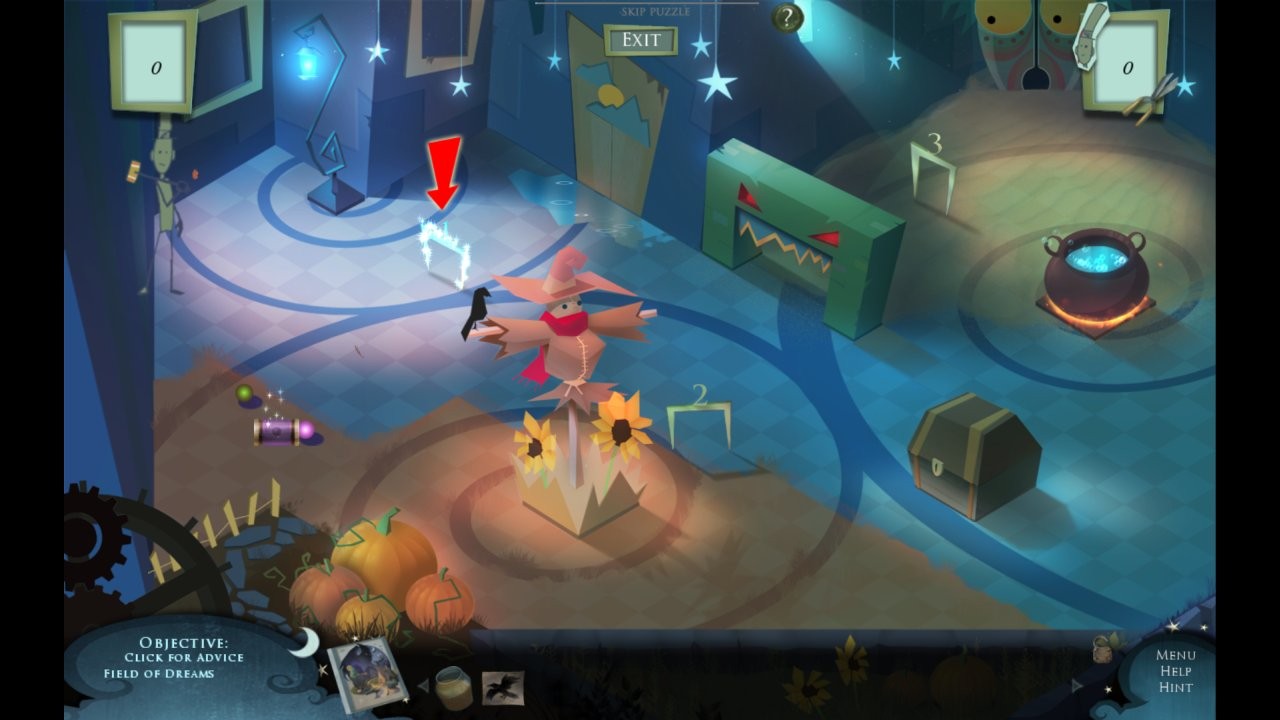Select the crow picture inventory item
This screenshot has width=1280, height=720.
pos(503,687)
